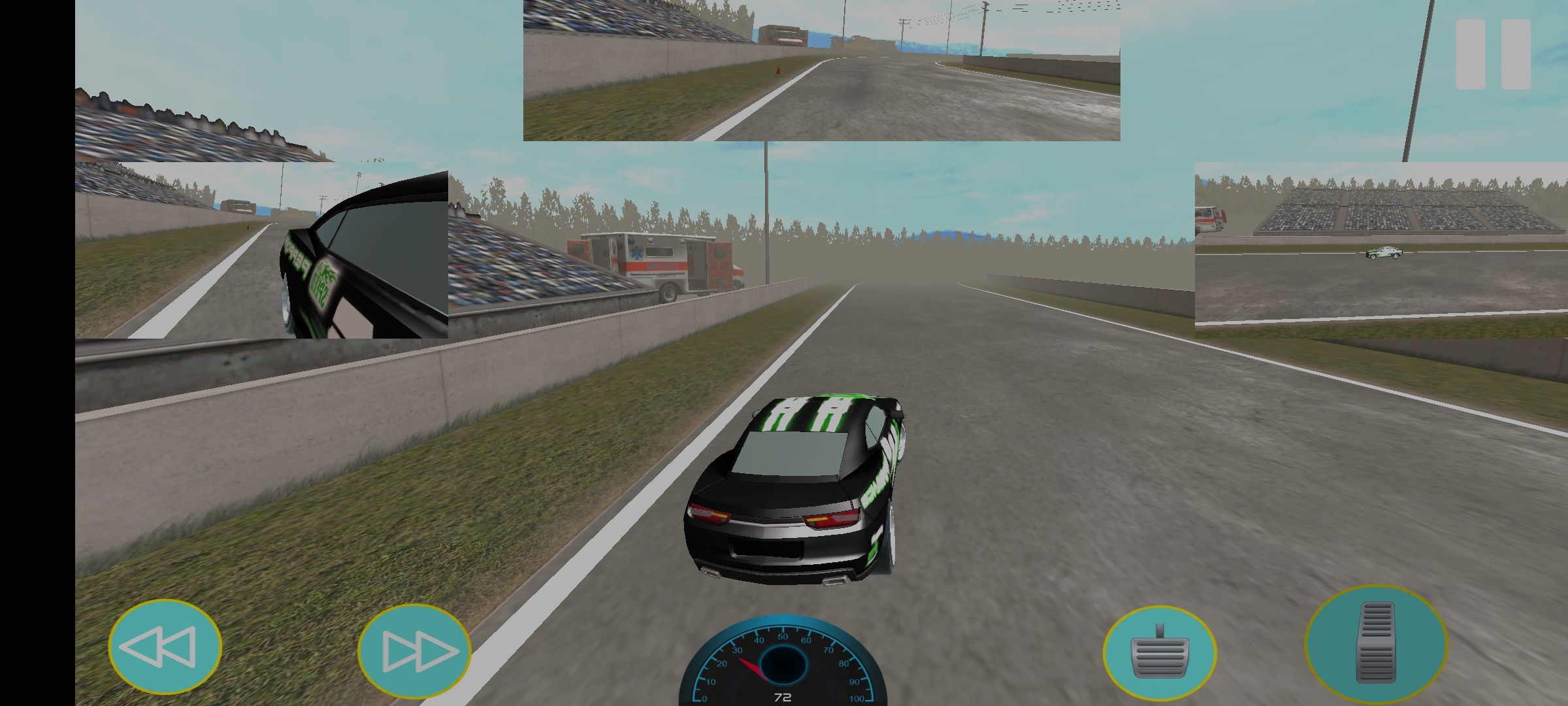
Task: Select the right trackside camera panel
Action: click(1380, 250)
